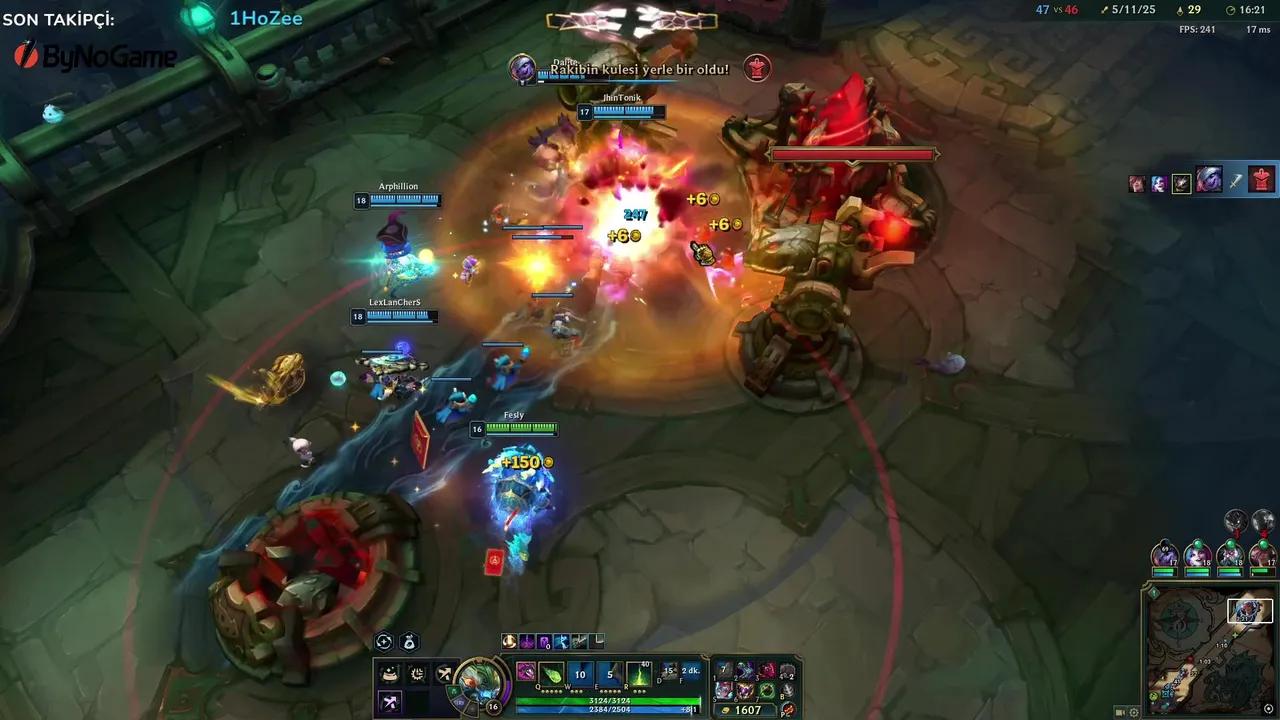The width and height of the screenshot is (1280, 720).
Task: Open the shop via the money bag icon
Action: [x=409, y=642]
